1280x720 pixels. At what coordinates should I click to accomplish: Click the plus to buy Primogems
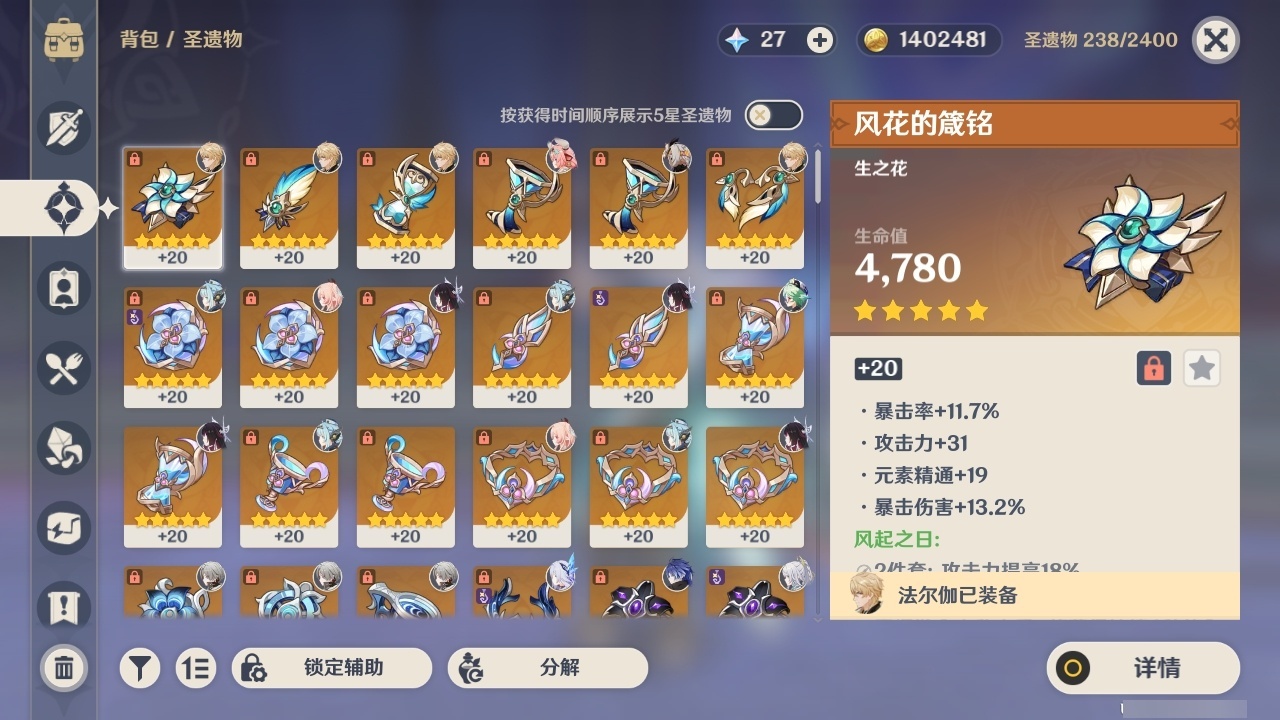[820, 41]
